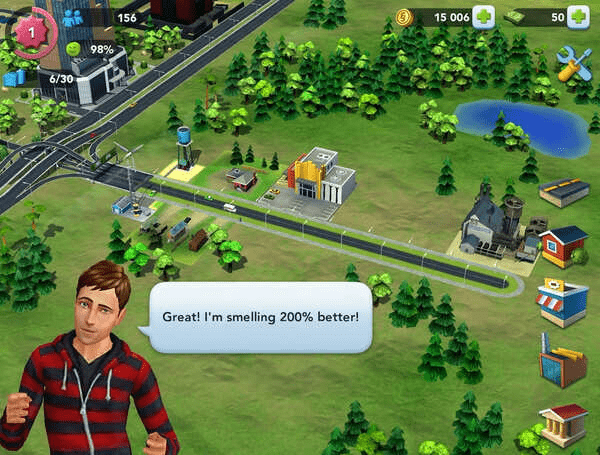Image resolution: width=600 pixels, height=455 pixels.
Task: Tap the blue population icon
Action: (72, 18)
